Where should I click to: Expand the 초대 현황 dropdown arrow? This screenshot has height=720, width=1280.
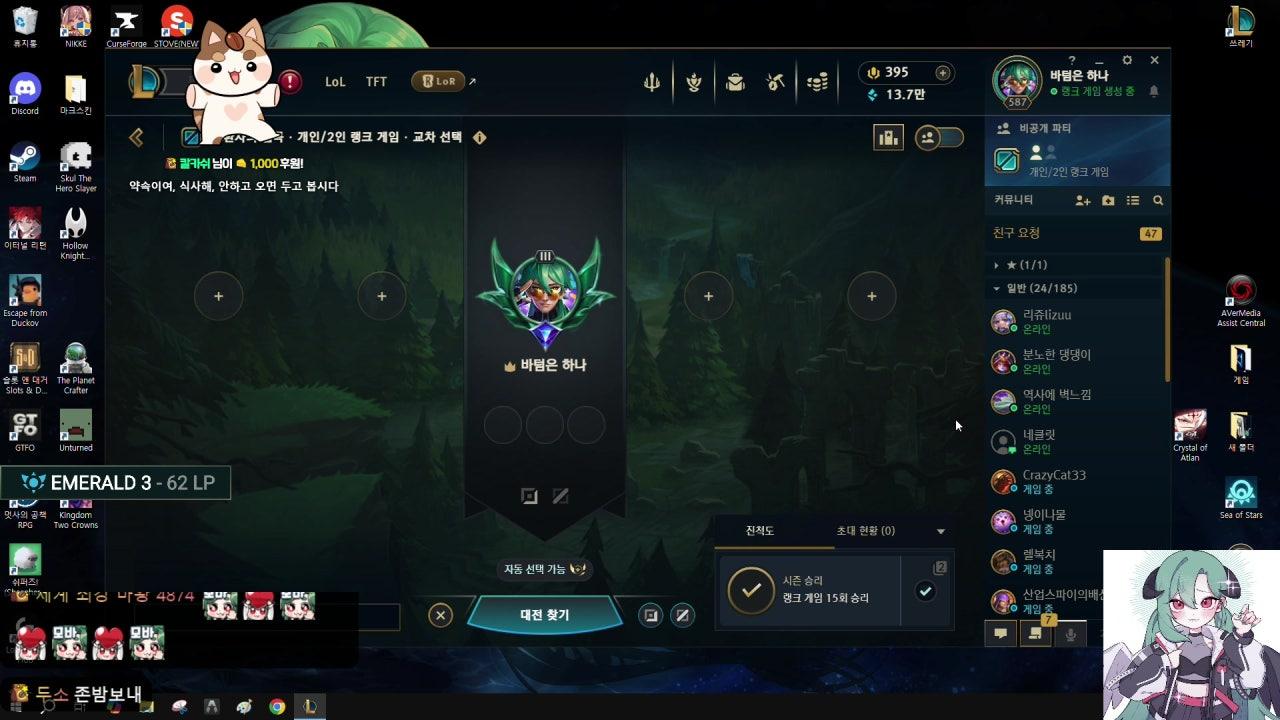point(939,531)
